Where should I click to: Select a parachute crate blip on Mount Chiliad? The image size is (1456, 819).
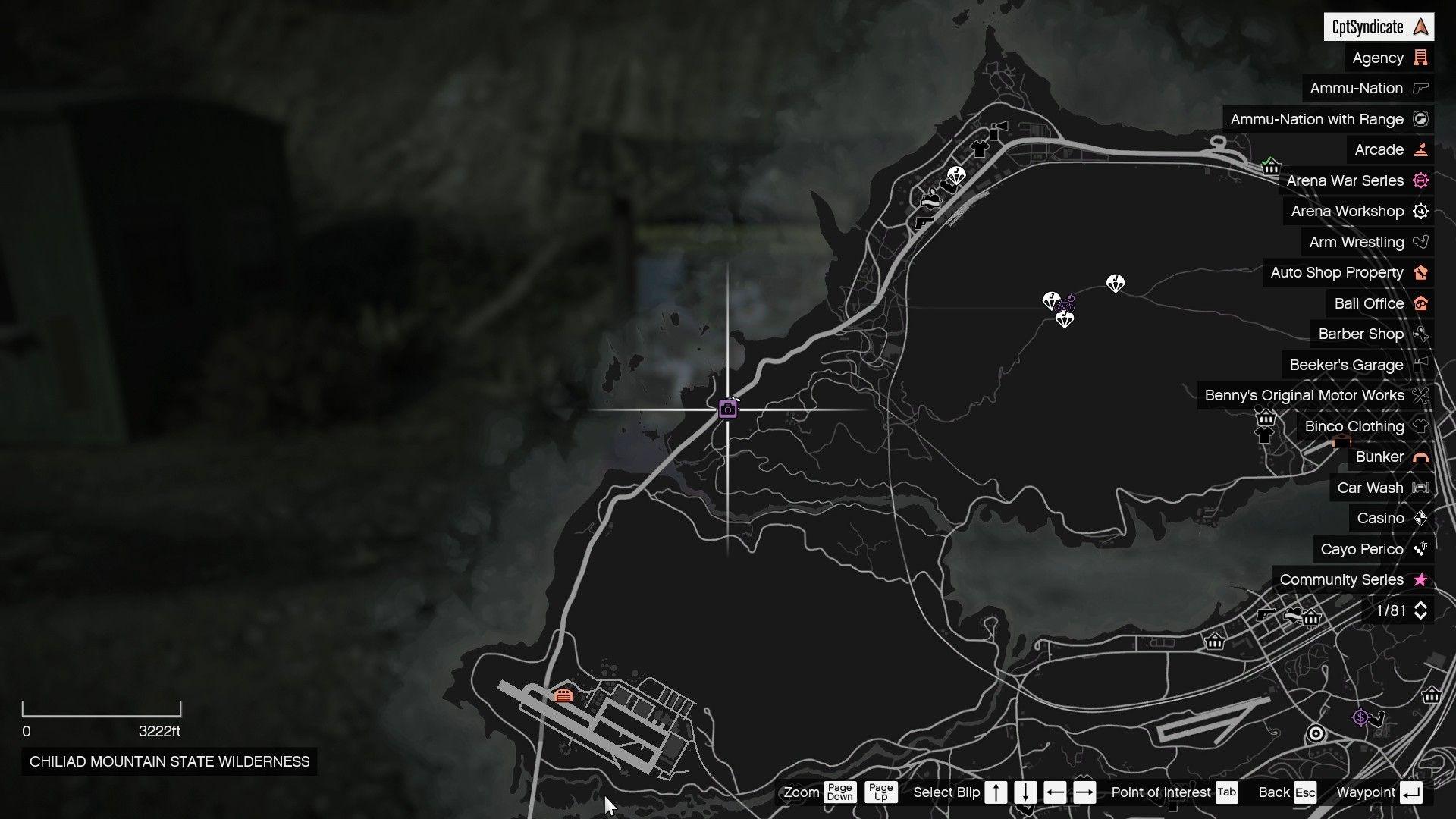(1117, 284)
